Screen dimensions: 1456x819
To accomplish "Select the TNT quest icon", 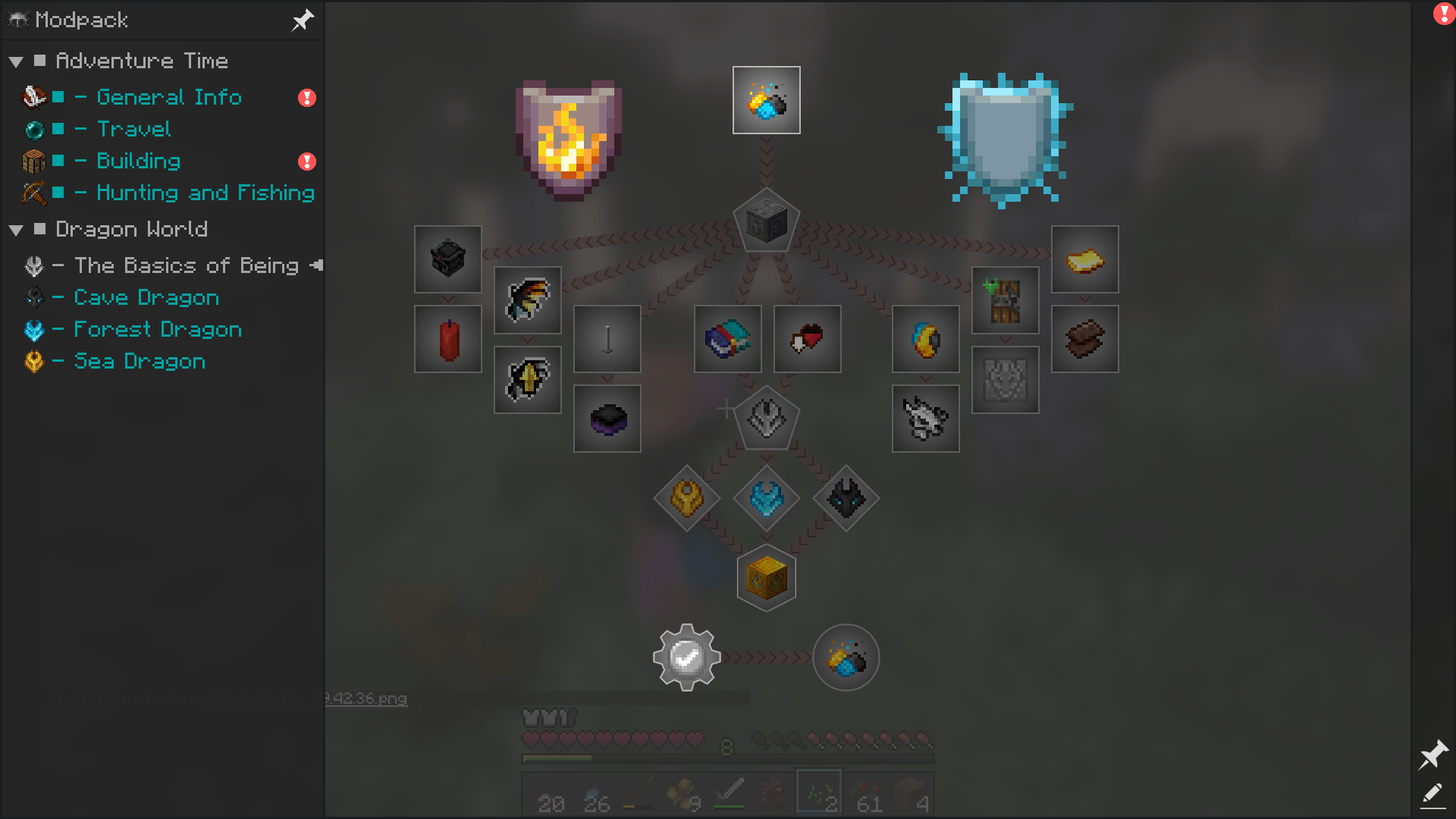I will coord(447,339).
